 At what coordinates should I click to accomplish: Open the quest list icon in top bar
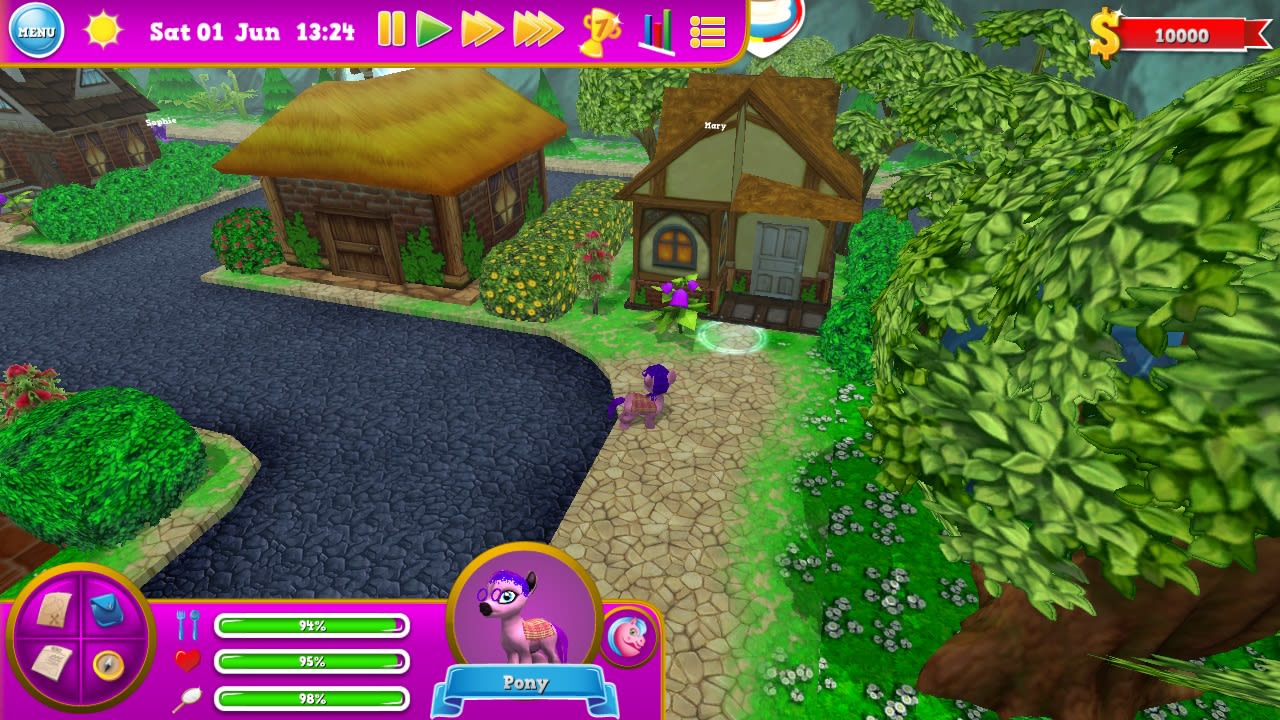point(706,32)
